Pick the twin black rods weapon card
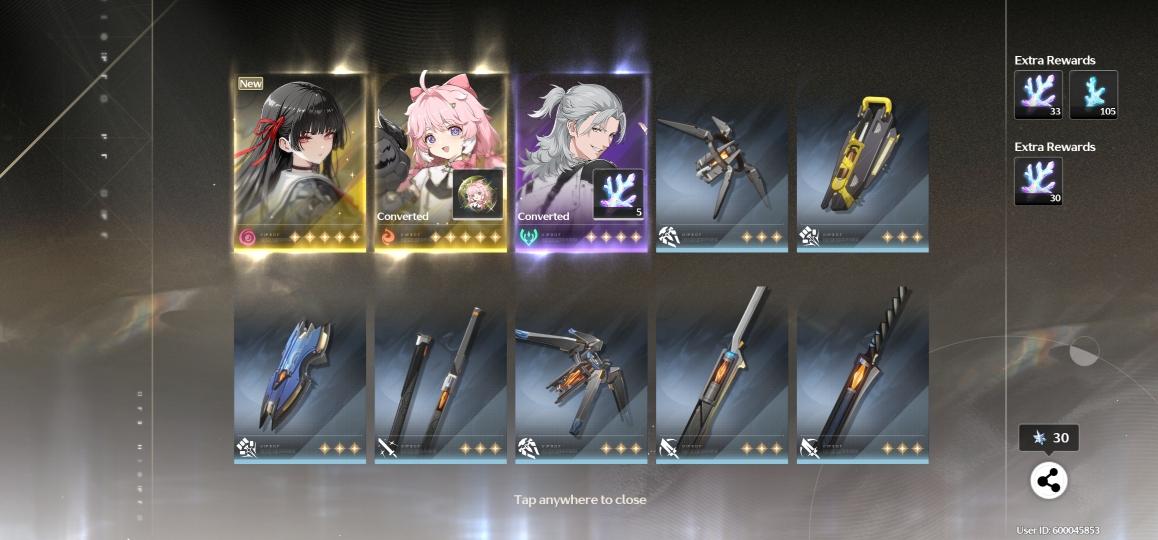 (440, 375)
